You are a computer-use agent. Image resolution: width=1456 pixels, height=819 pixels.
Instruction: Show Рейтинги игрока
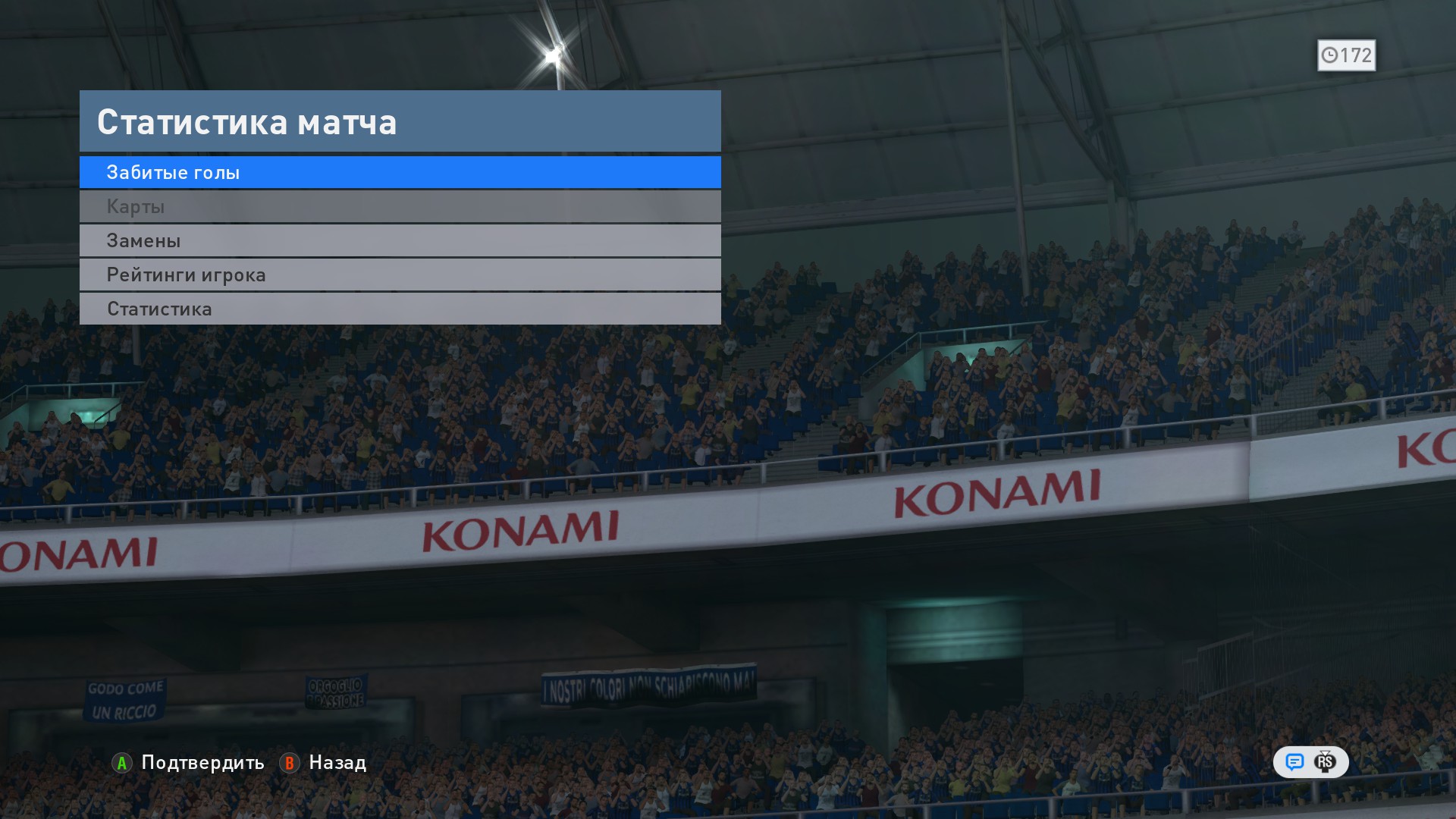tap(400, 275)
